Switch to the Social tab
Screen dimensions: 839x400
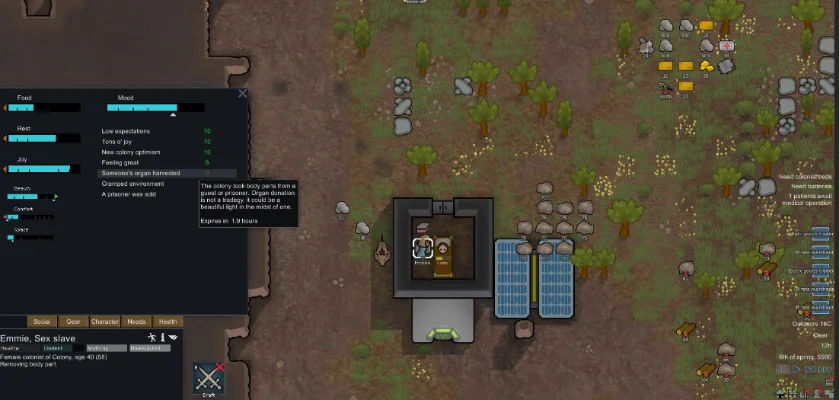pyautogui.click(x=42, y=321)
